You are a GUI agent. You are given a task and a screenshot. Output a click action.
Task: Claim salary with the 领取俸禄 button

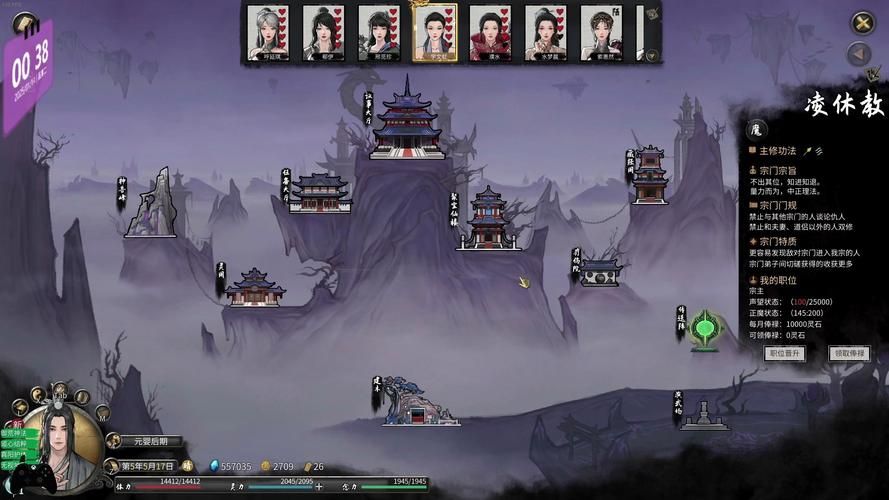849,353
